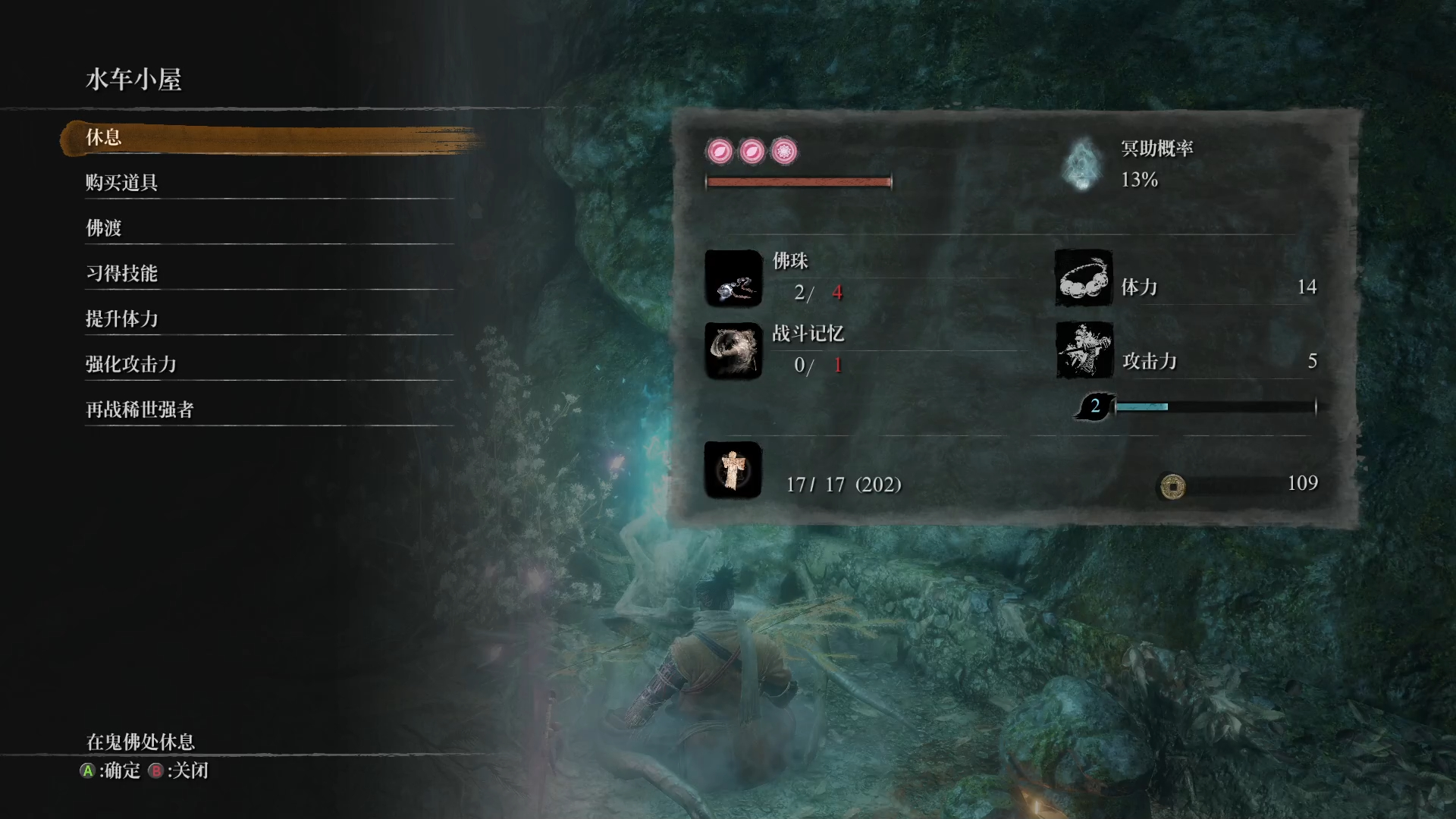The image size is (1456, 819).
Task: Click the spirit emblem paper doll icon
Action: coord(733,470)
